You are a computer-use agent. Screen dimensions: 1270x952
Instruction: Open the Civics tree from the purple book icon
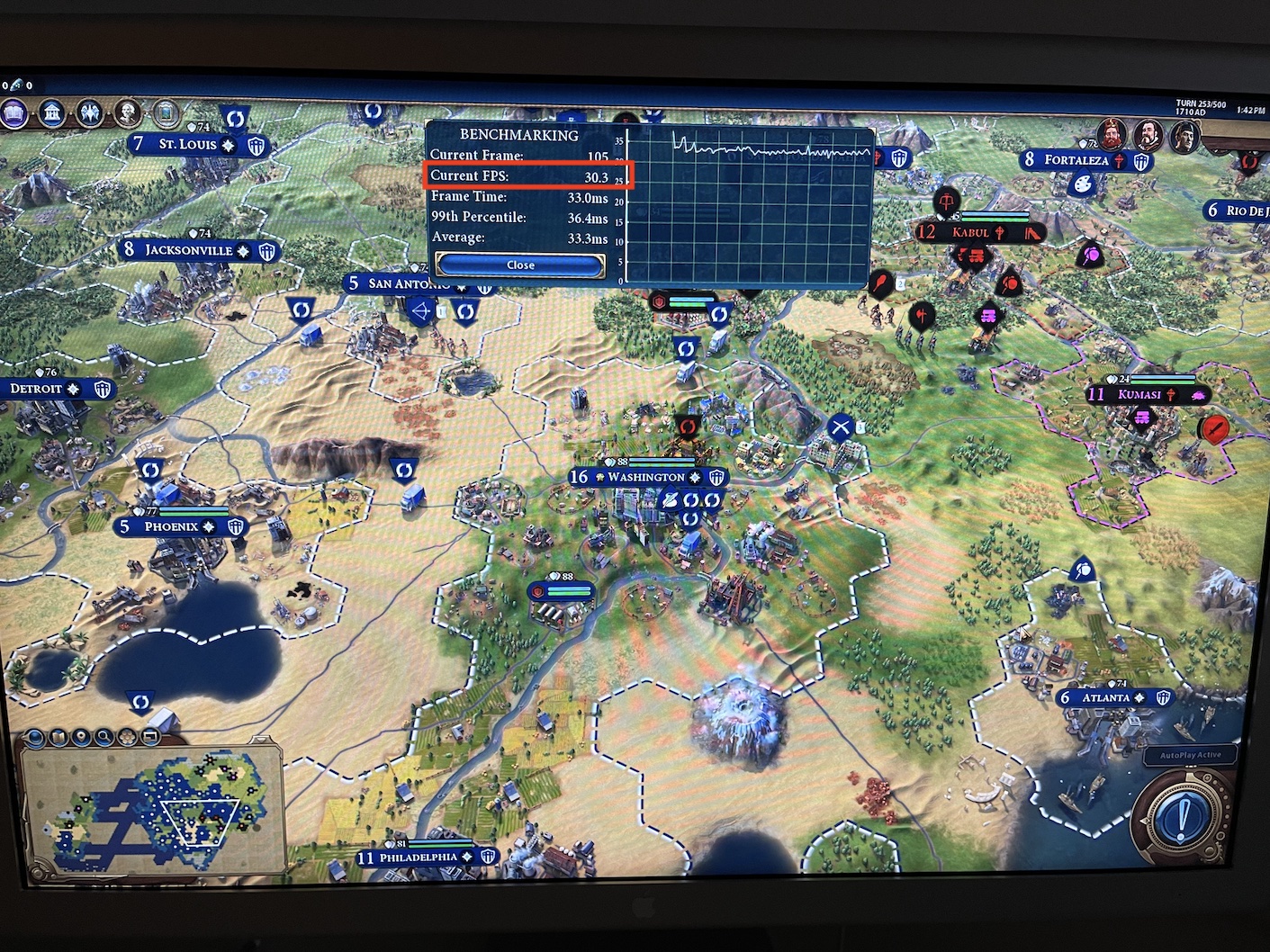click(14, 112)
